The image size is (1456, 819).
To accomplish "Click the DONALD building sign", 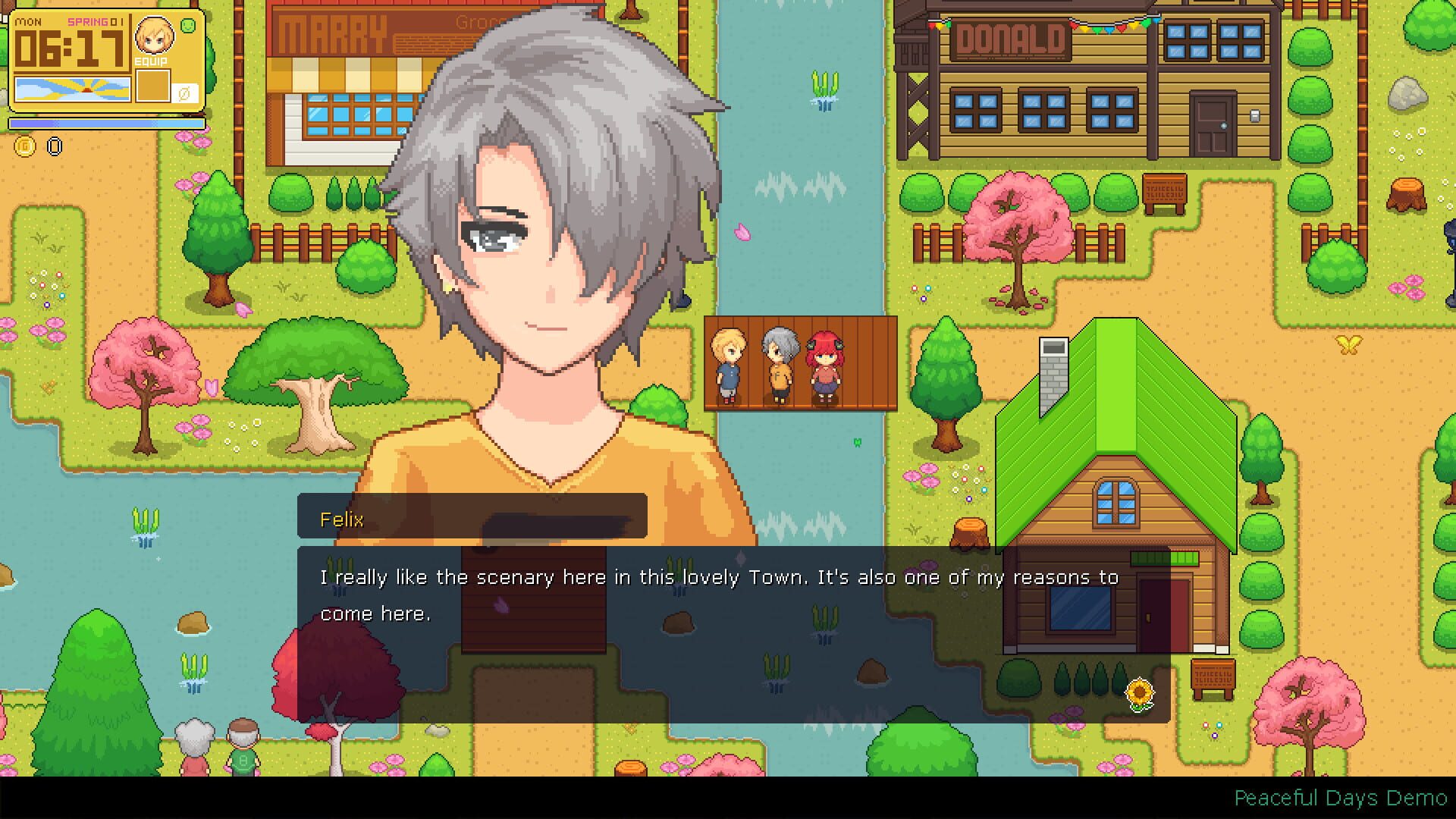I will click(x=1010, y=37).
